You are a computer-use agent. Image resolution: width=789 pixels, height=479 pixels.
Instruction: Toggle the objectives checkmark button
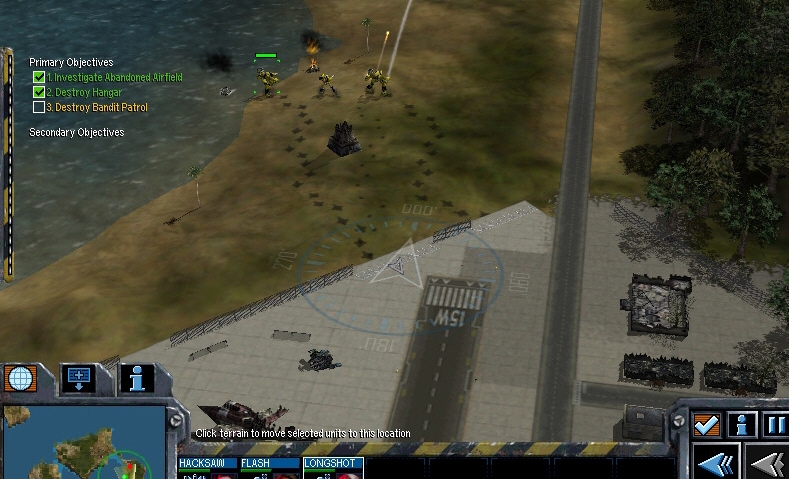click(x=707, y=425)
